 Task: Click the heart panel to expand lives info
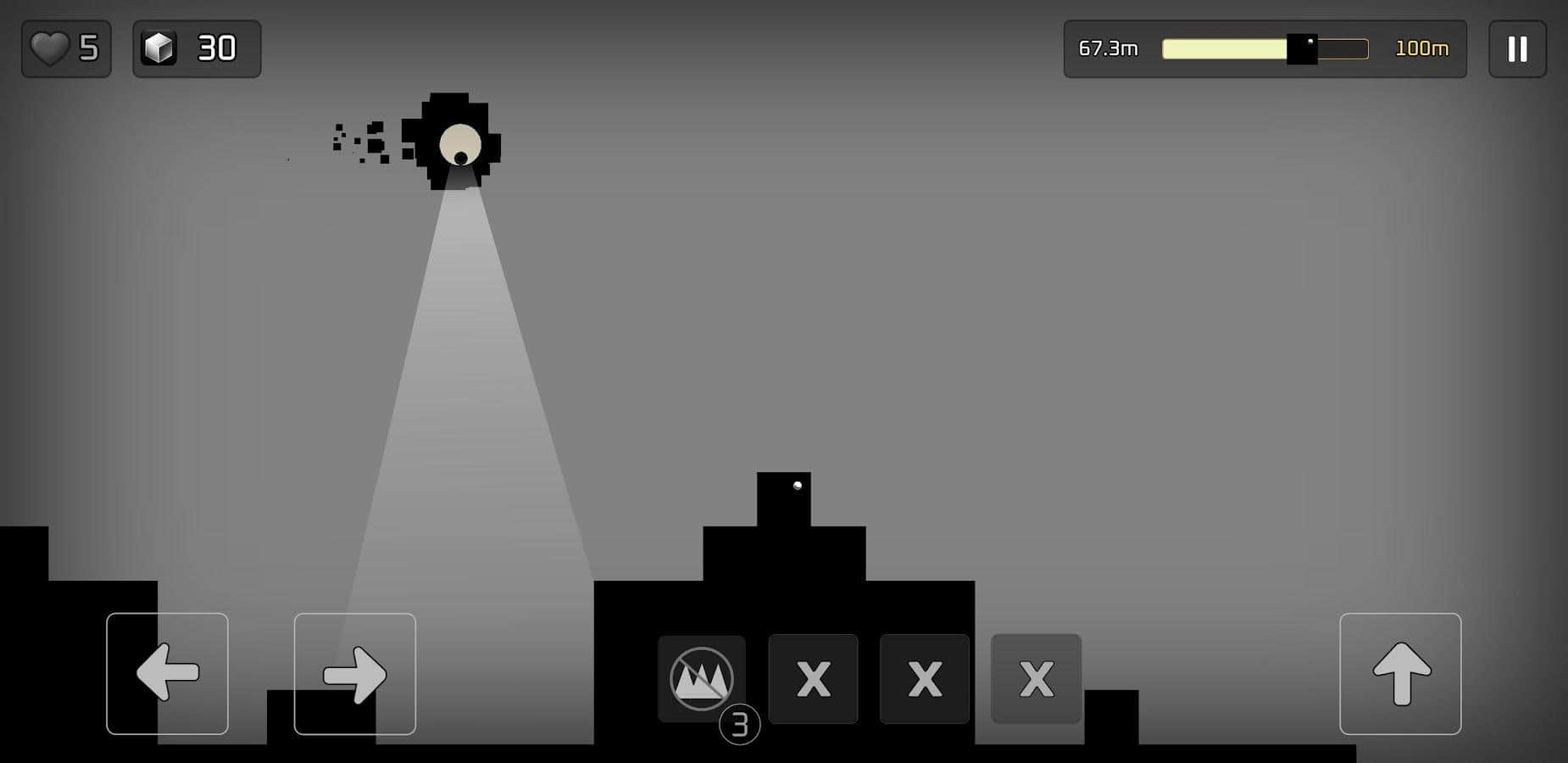coord(66,48)
